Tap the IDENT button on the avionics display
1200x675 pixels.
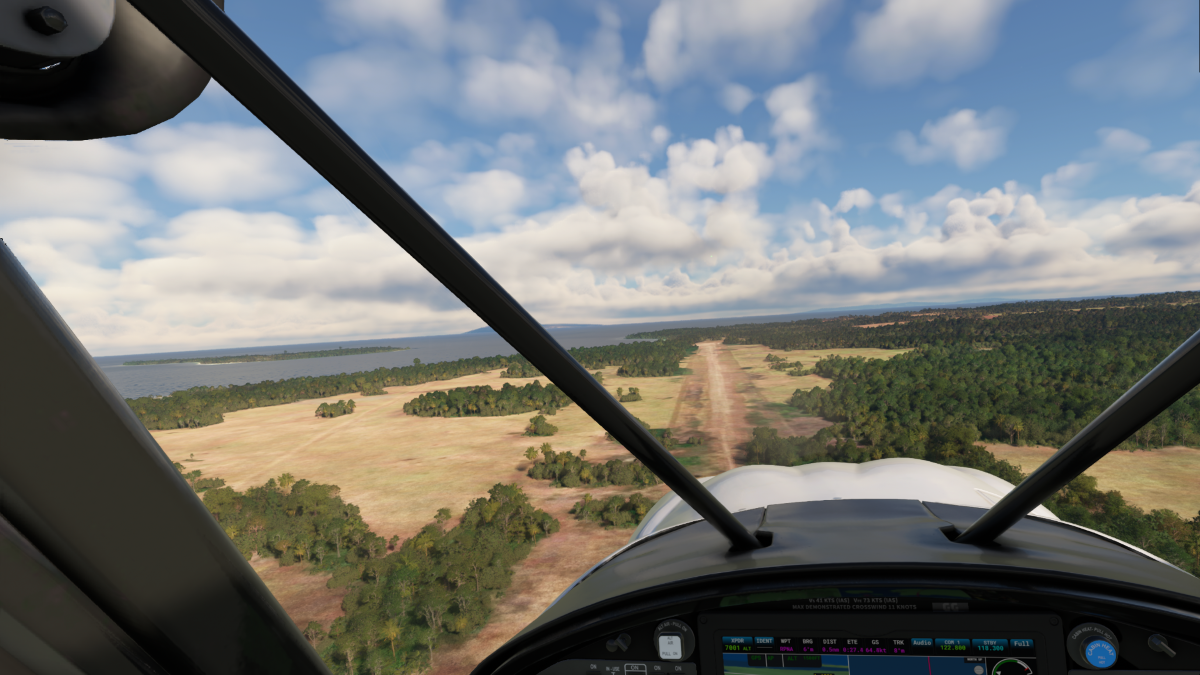(x=765, y=641)
